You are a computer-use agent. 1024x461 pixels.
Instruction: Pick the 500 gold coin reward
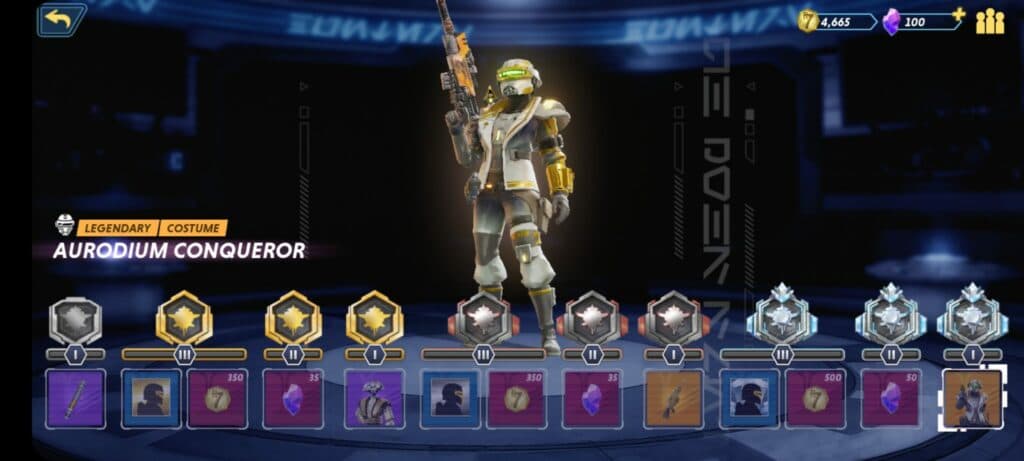[814, 398]
